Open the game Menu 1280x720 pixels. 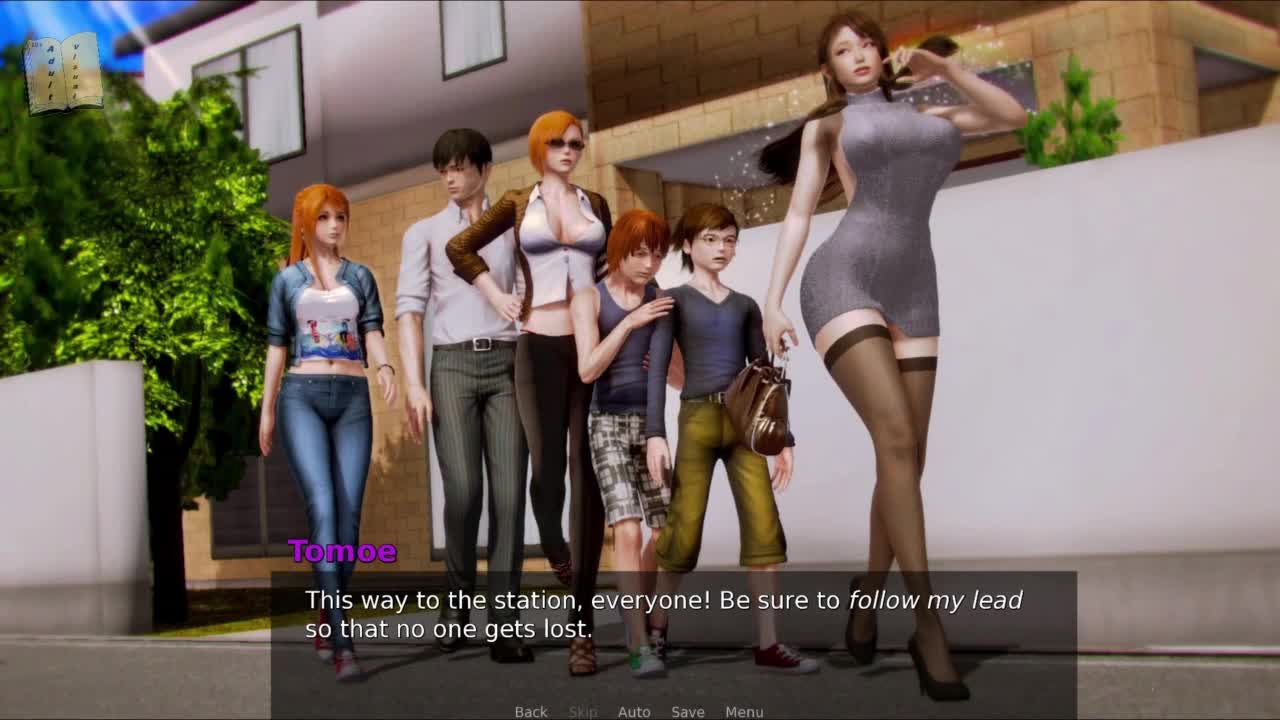click(744, 712)
